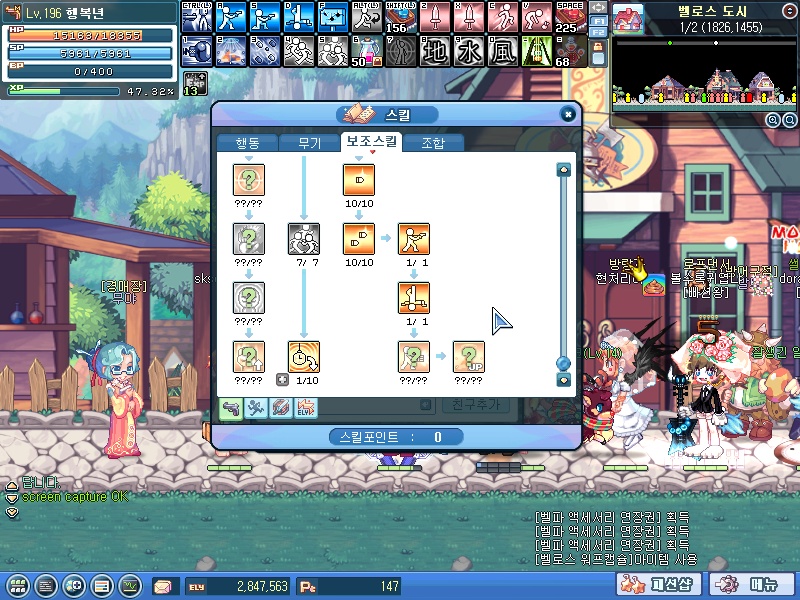
Task: Choose the 1/10 clock skill icon
Action: coord(303,356)
